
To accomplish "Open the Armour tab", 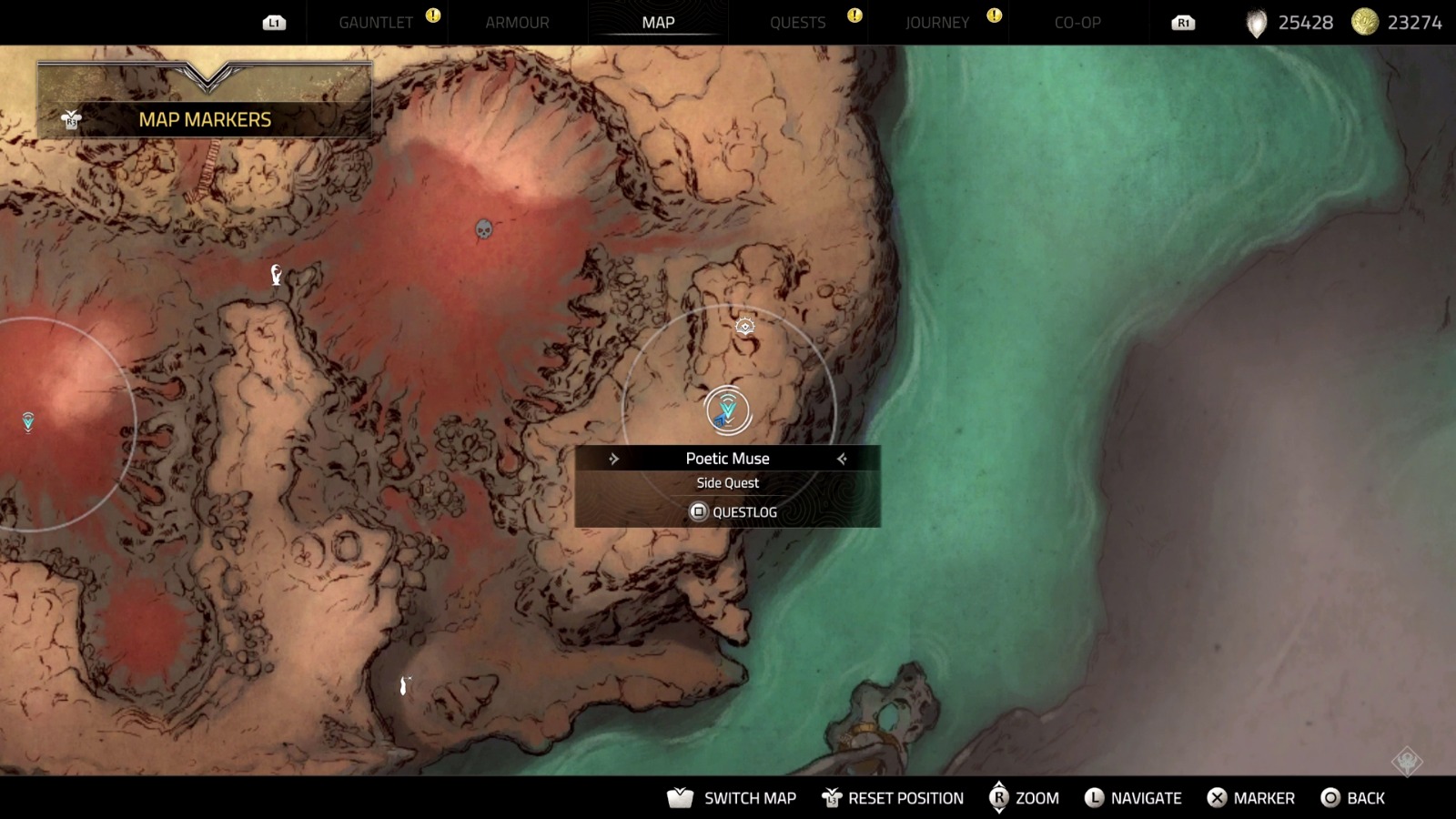I will [517, 23].
